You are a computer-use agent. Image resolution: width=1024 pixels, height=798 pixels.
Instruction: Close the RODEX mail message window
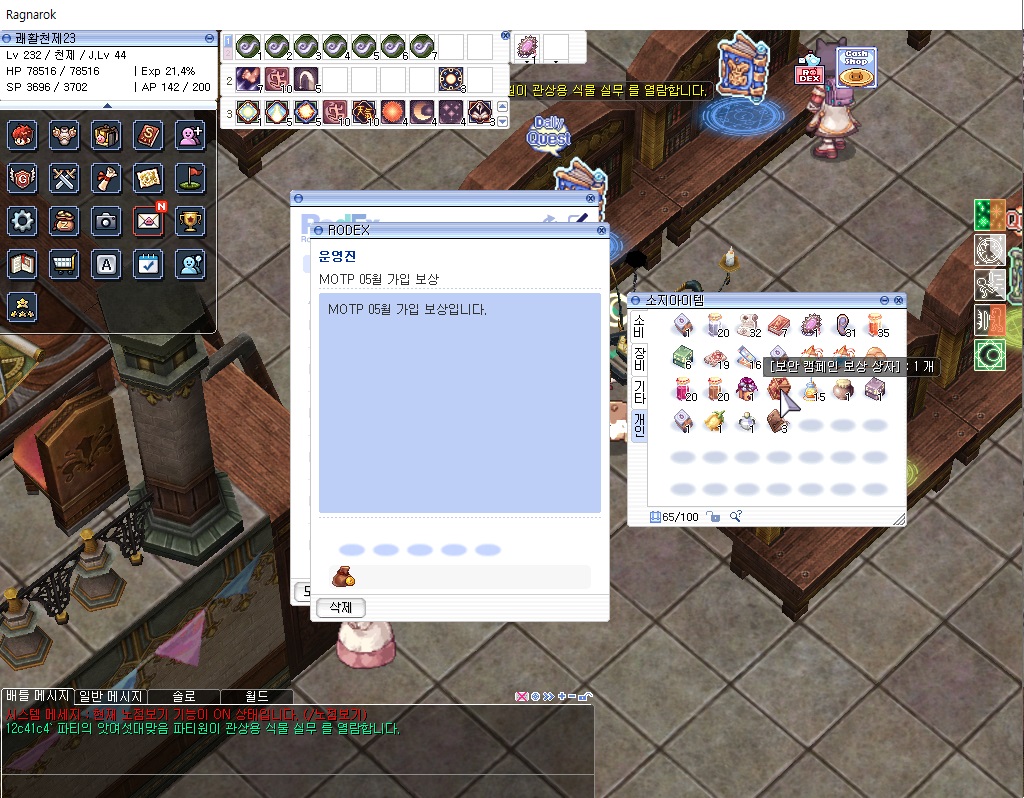tap(601, 230)
